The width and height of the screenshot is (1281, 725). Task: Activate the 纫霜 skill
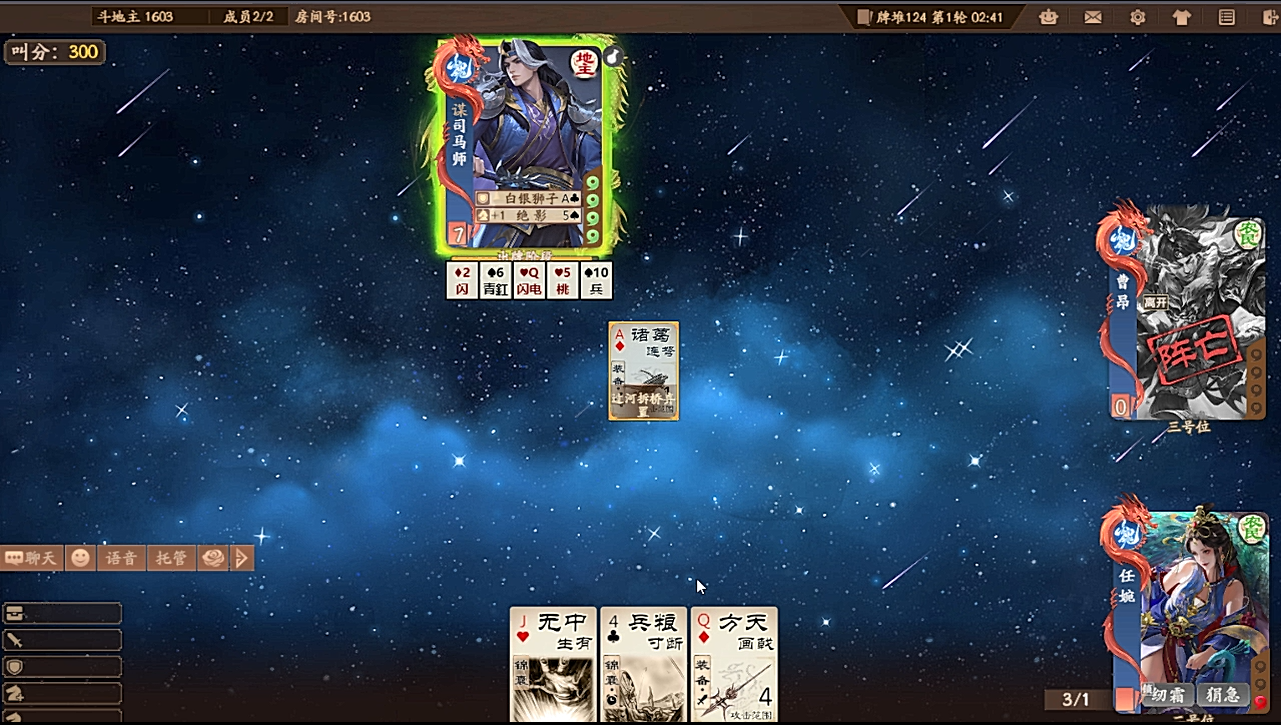[1167, 695]
